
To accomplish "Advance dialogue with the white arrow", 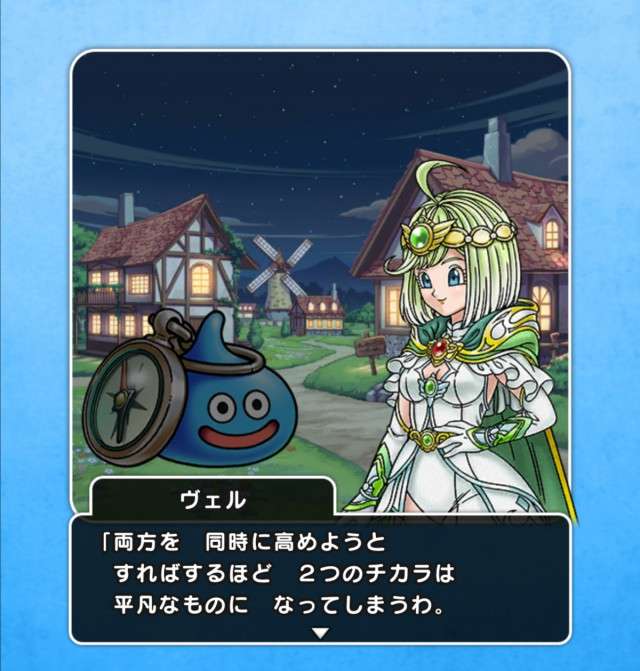I will click(320, 632).
